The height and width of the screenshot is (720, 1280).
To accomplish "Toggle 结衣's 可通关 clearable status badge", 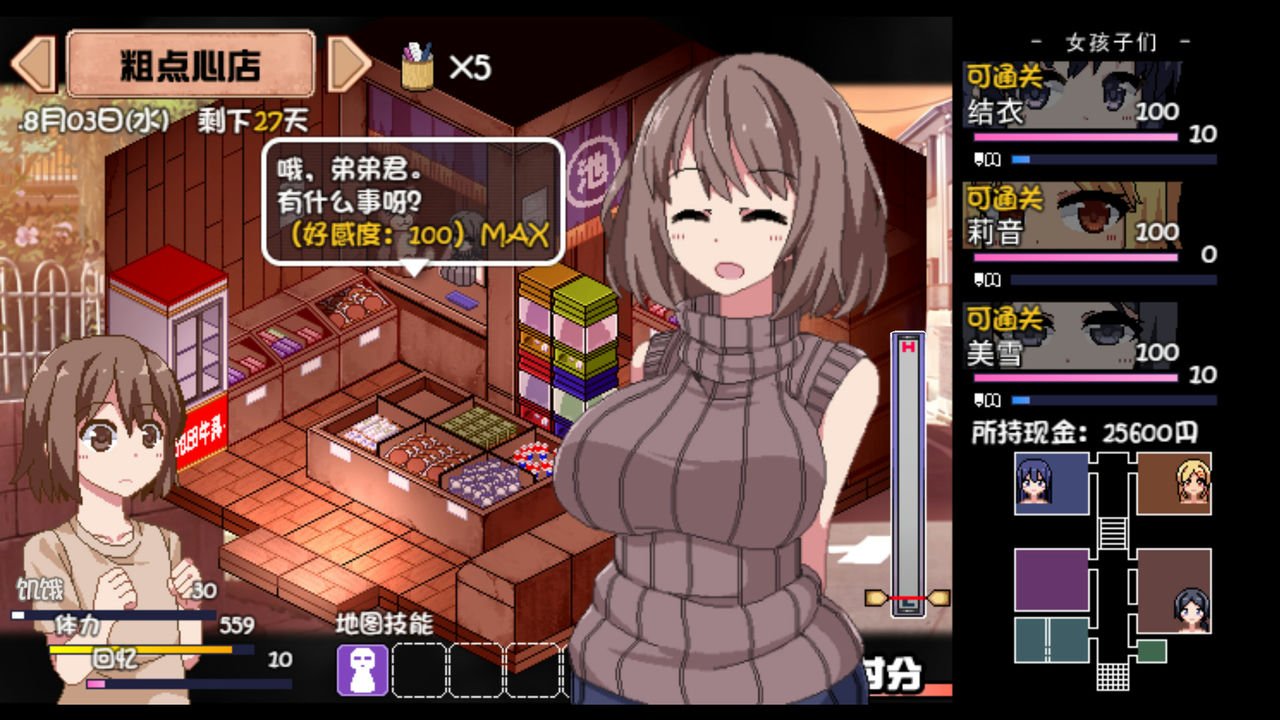I will (1003, 72).
